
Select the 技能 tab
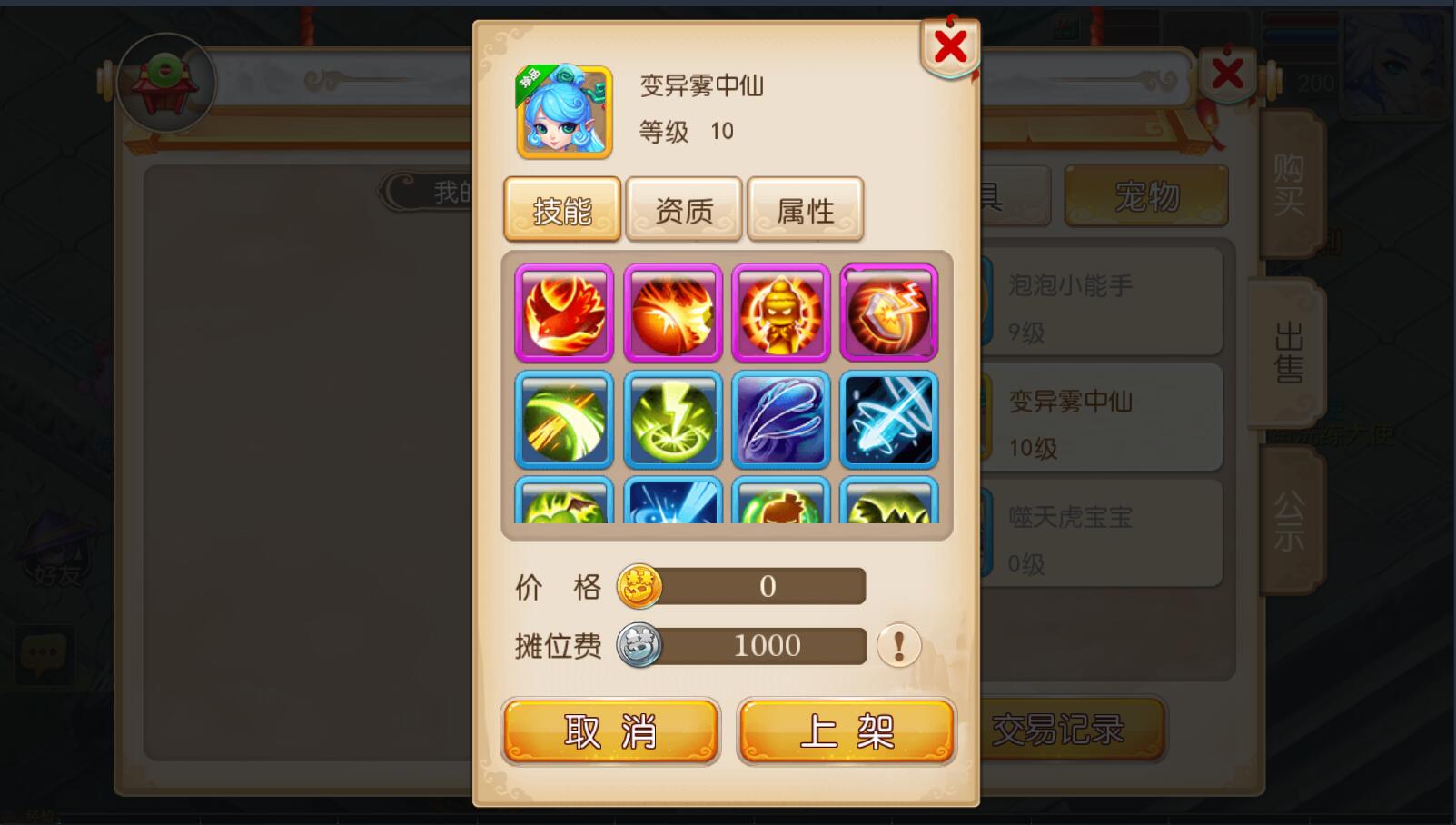(561, 208)
